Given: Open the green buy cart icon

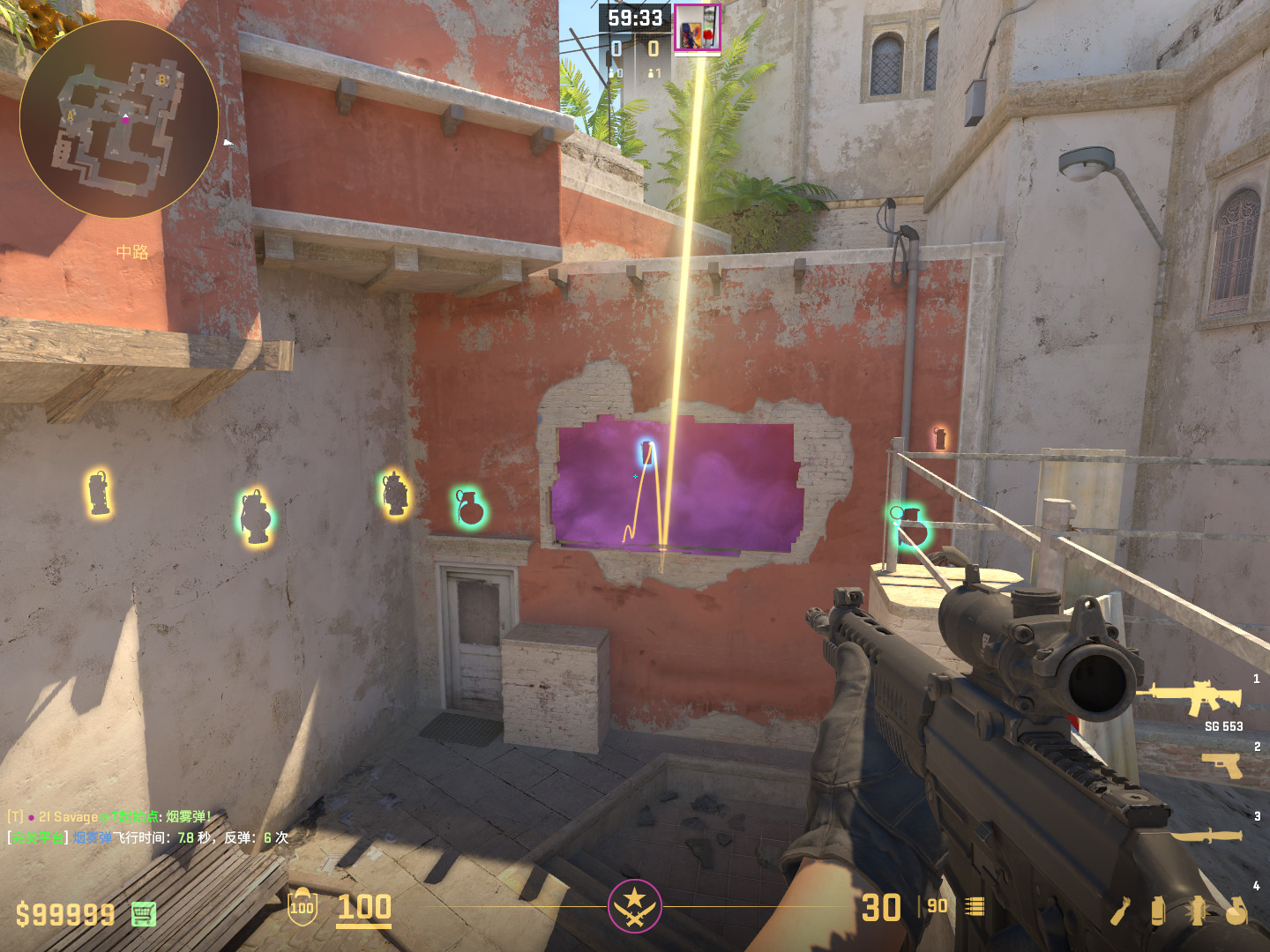Looking at the screenshot, I should 144,914.
